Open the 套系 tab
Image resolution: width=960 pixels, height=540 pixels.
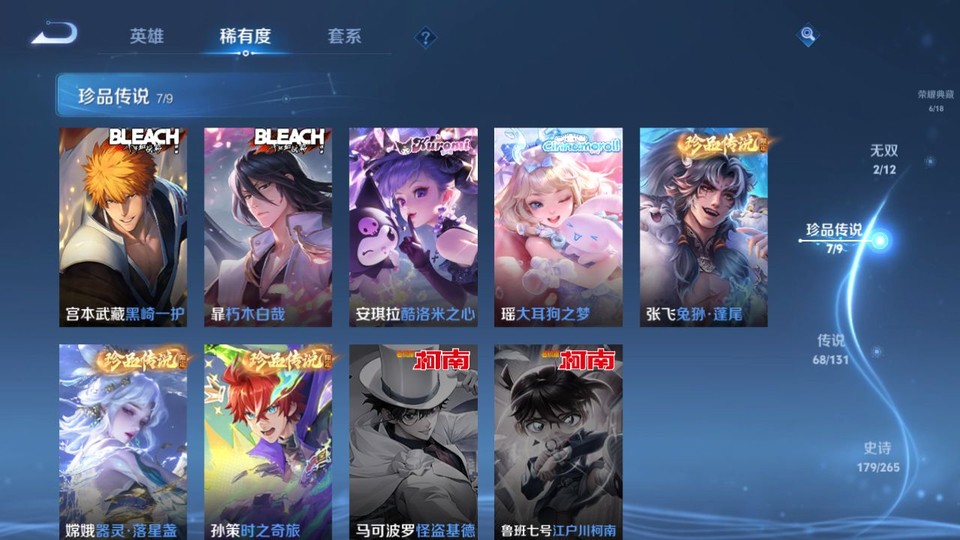point(344,37)
